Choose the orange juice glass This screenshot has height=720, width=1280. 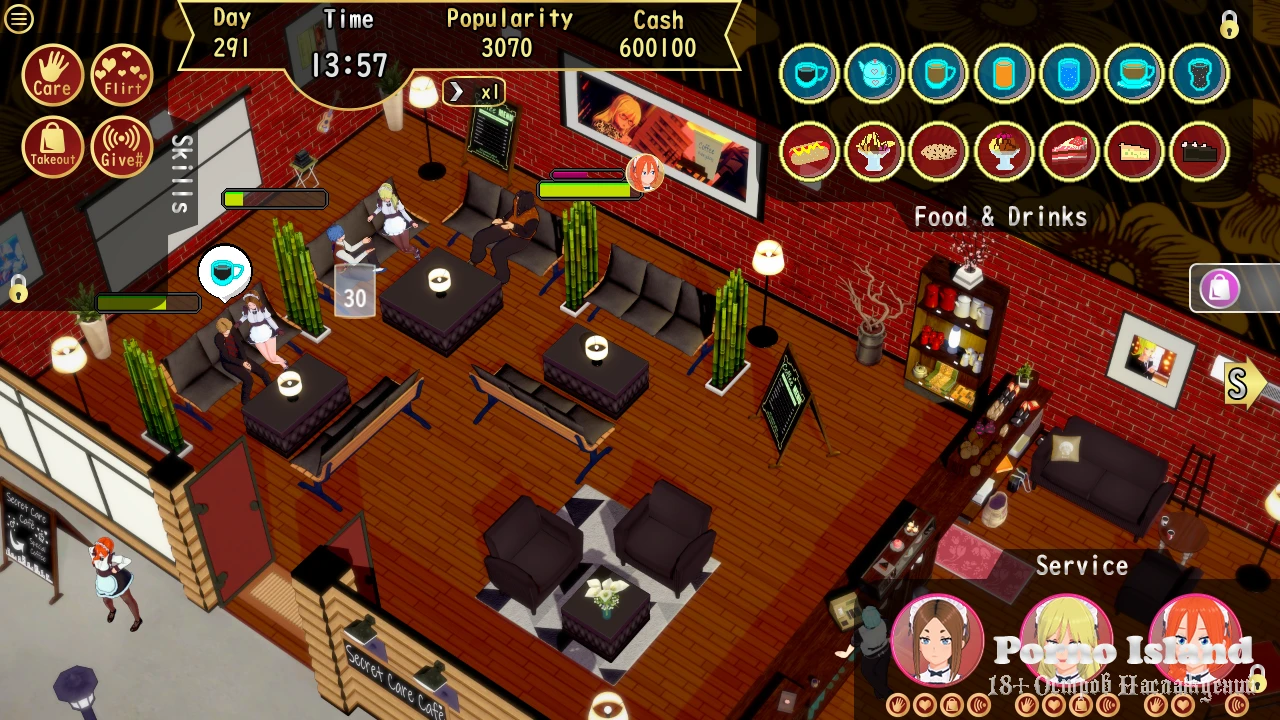(x=1004, y=73)
